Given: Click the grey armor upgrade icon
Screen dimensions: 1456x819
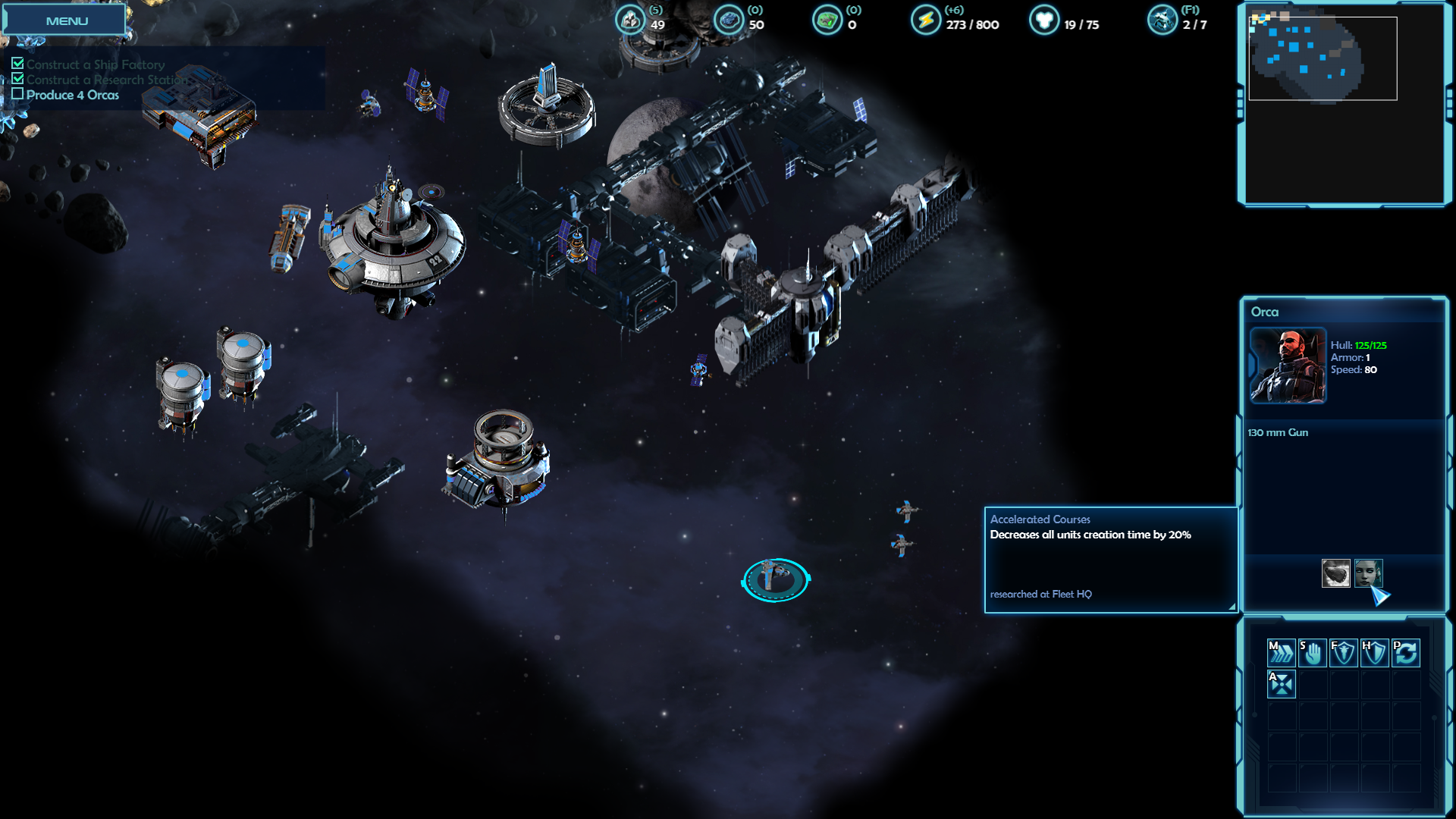Looking at the screenshot, I should point(1335,573).
